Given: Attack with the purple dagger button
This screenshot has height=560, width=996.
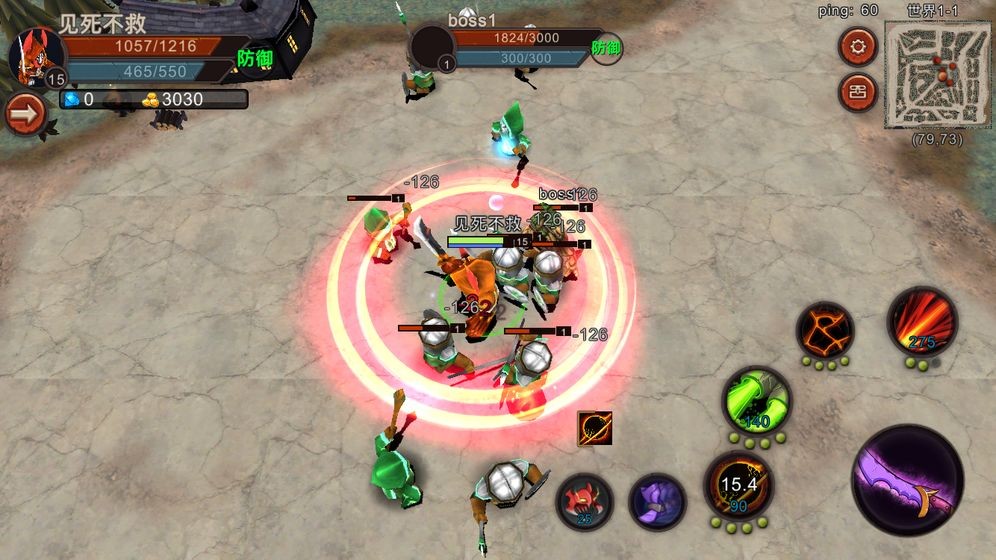Looking at the screenshot, I should point(907,479).
